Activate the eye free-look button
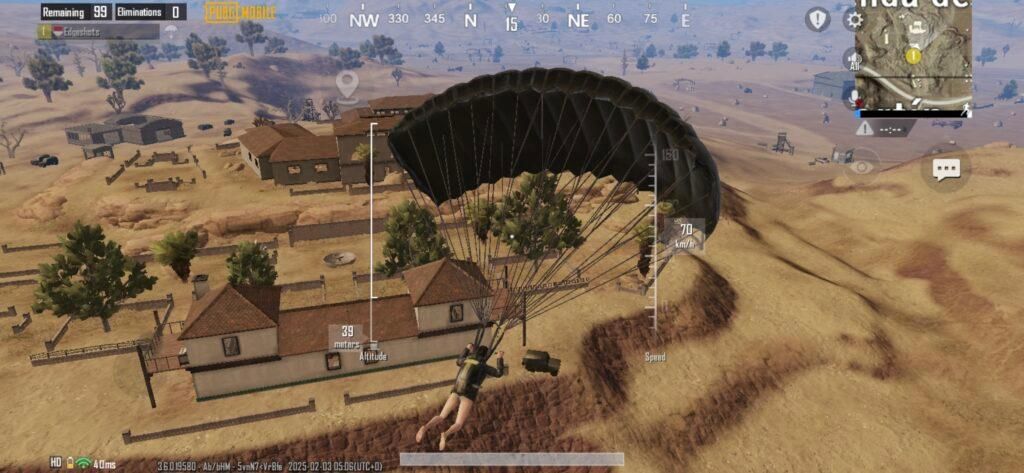Image resolution: width=1024 pixels, height=473 pixels. 860,167
